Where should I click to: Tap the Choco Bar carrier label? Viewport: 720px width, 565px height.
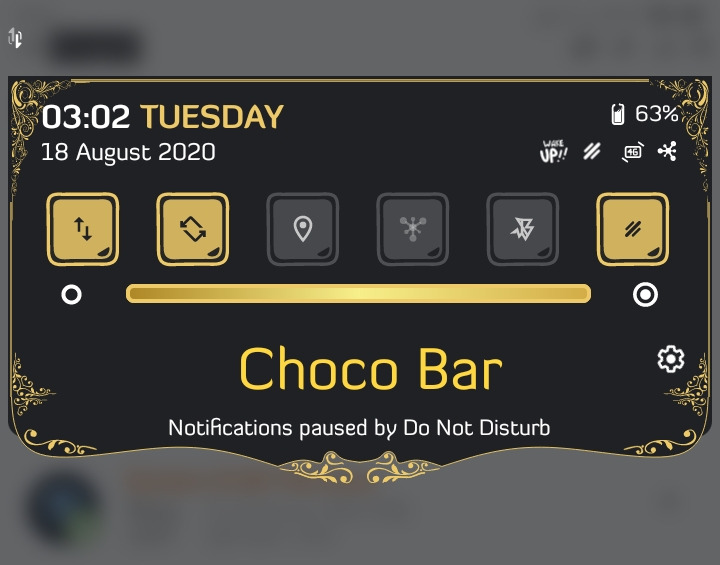click(x=370, y=369)
